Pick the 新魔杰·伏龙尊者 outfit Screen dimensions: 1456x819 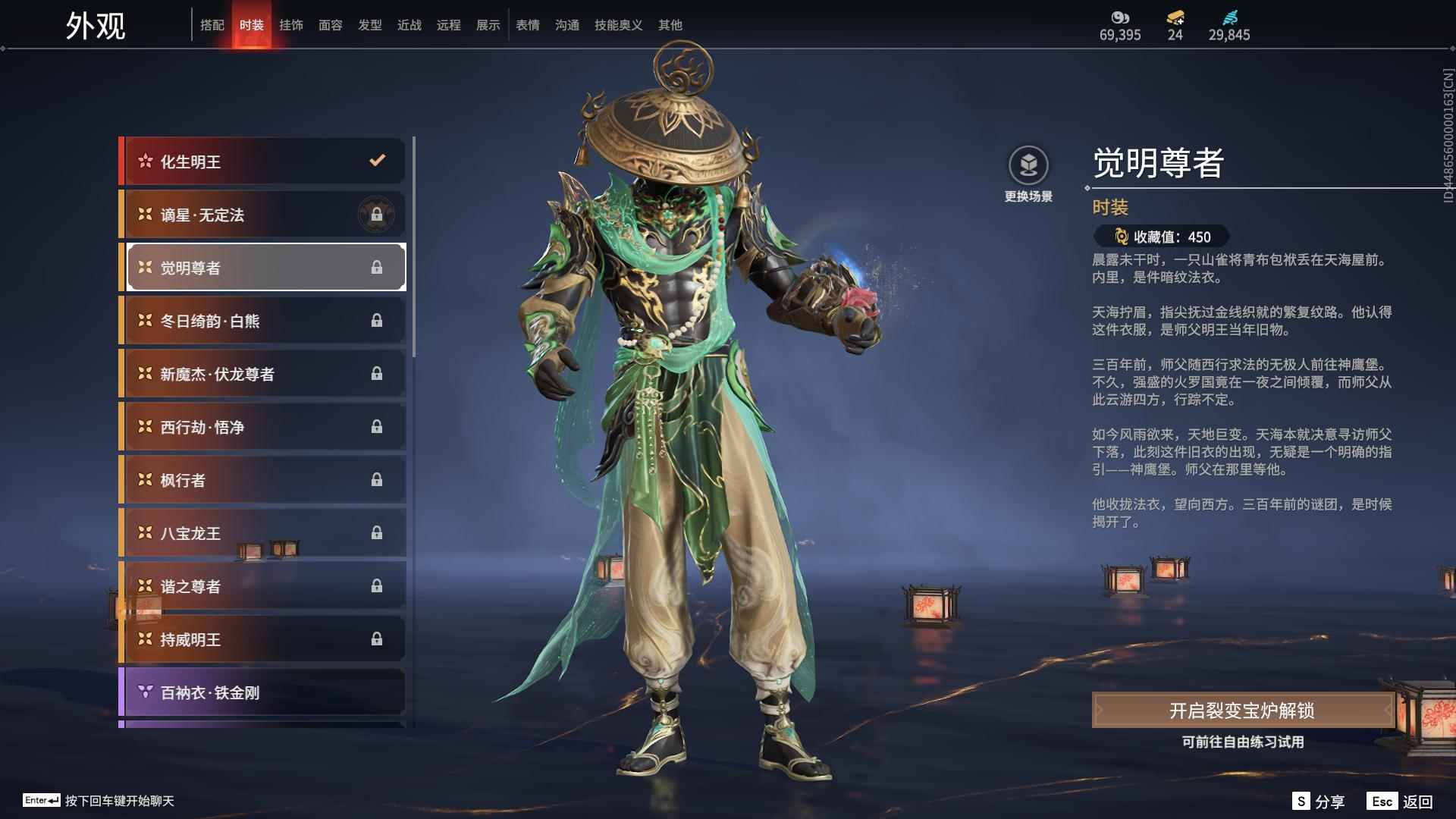click(263, 374)
